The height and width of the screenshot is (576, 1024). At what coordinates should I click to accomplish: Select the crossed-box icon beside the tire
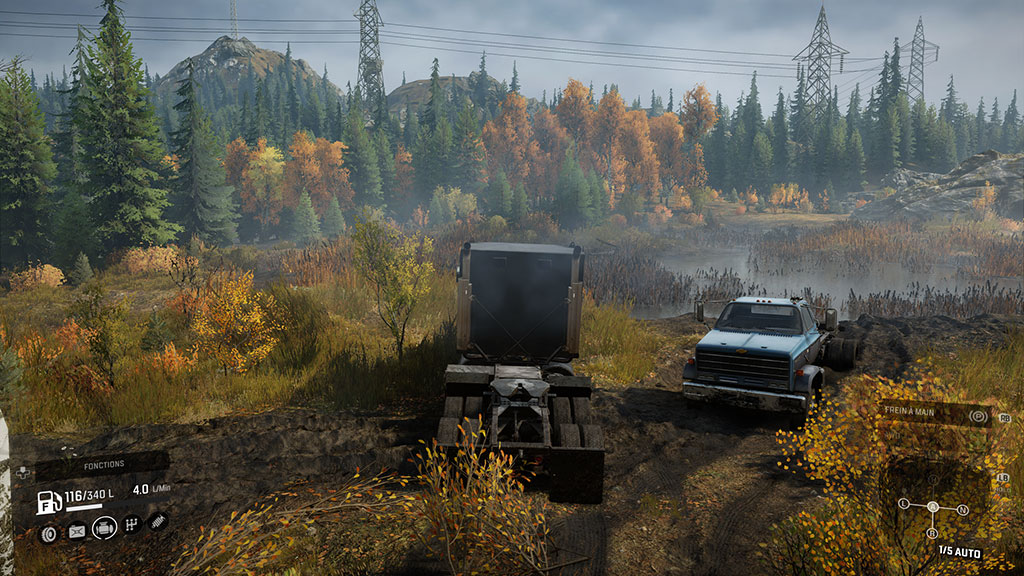point(76,532)
